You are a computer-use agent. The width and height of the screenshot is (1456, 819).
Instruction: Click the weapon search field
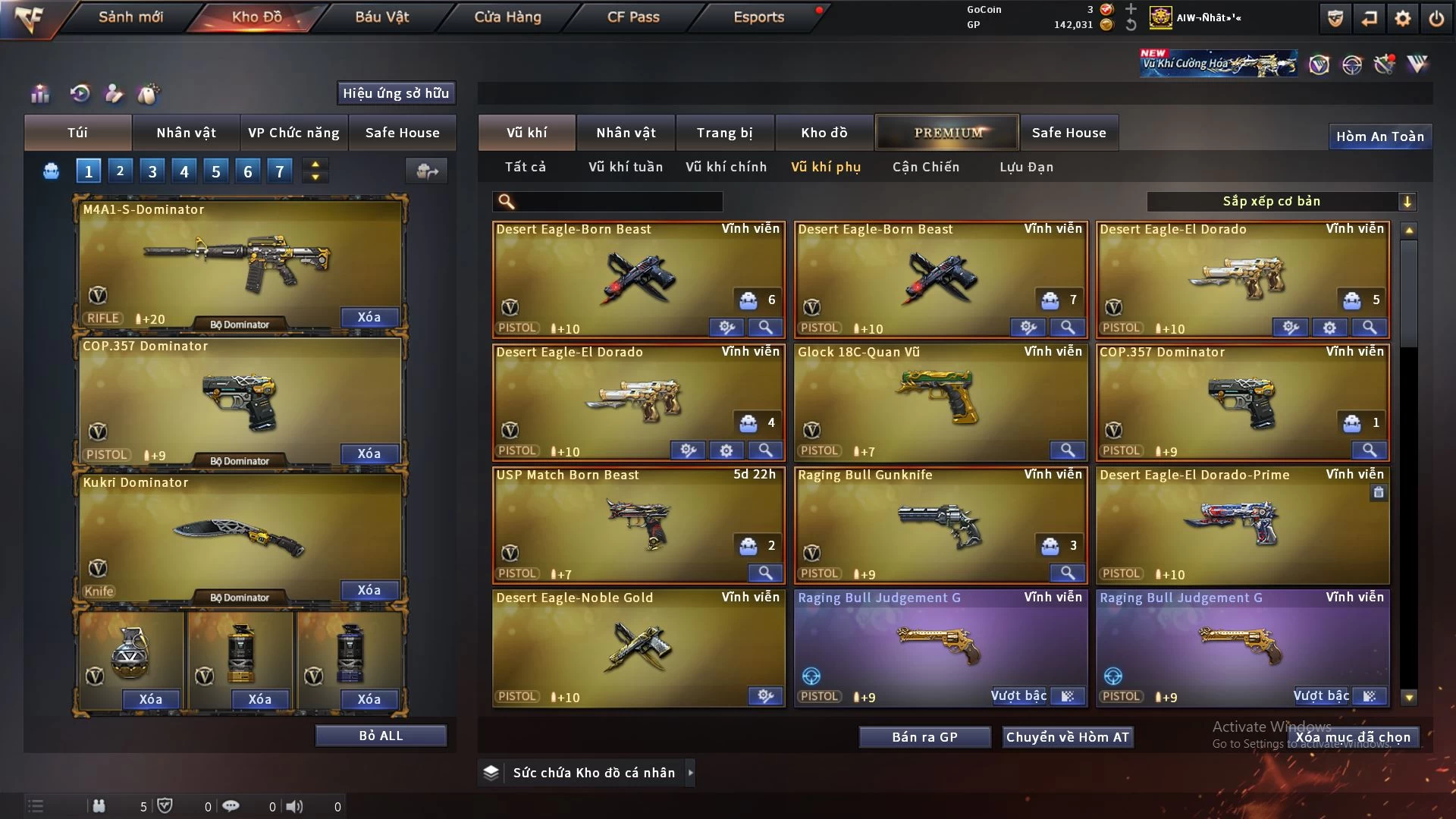(618, 202)
